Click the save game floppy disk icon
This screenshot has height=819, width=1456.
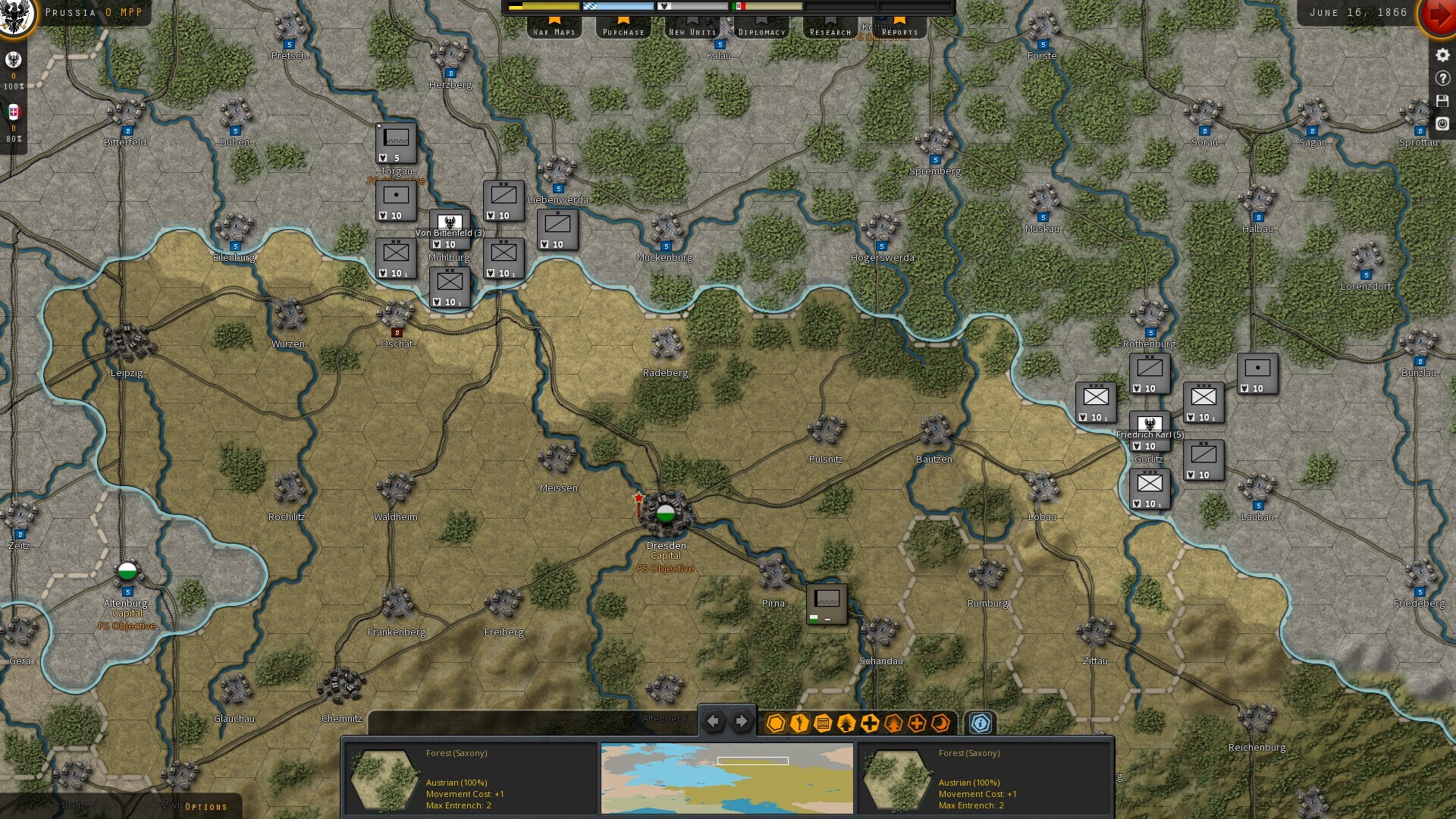pos(1442,99)
